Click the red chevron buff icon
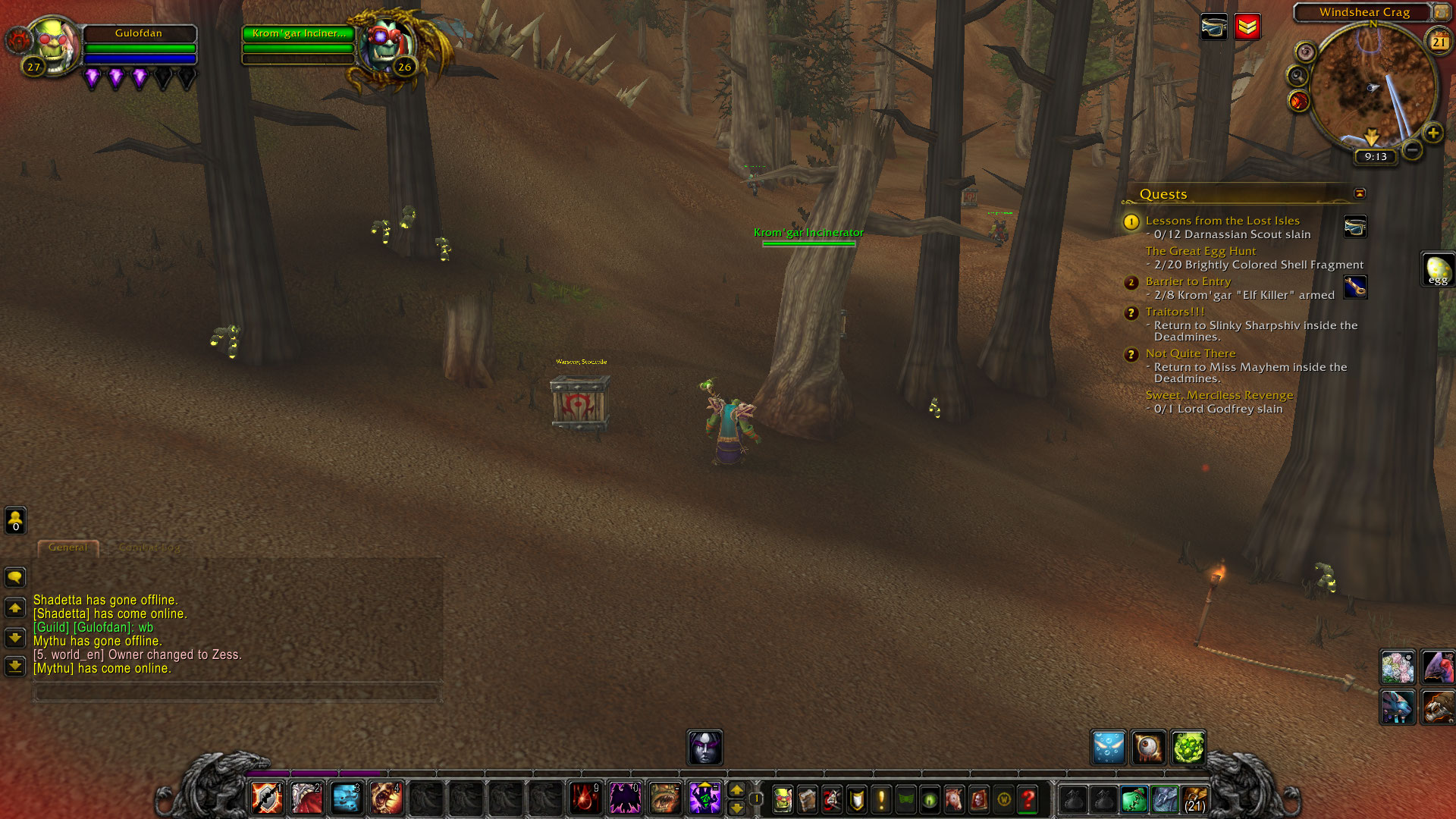 click(1247, 27)
